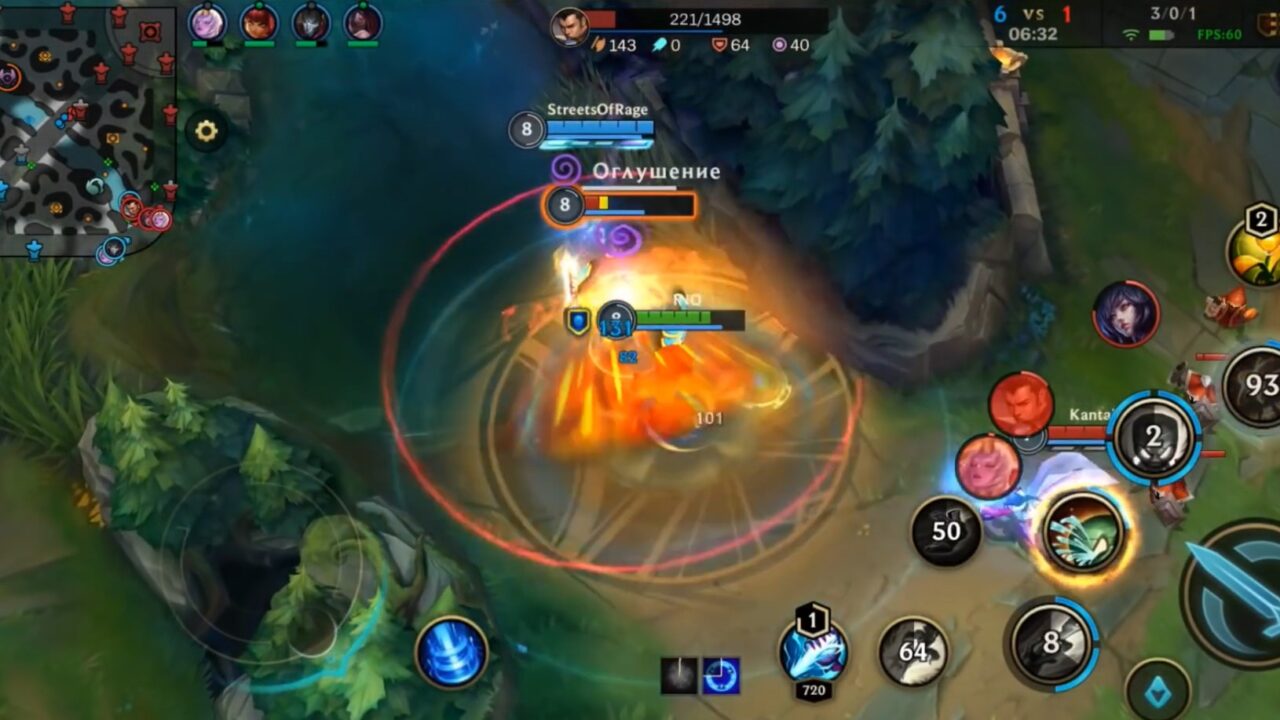Tap the gold counter showing 143
Viewport: 1280px width, 720px height.
(625, 45)
